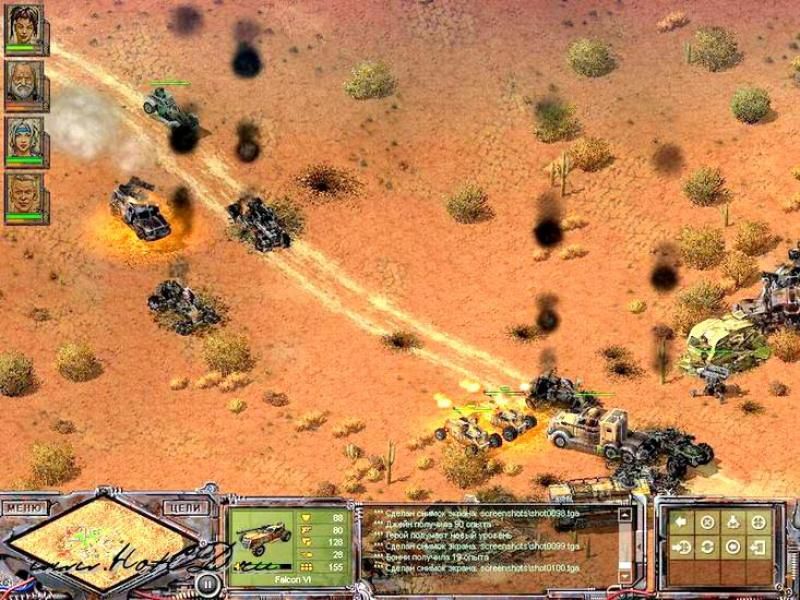Screen dimensions: 800x600
Task: Use the exit-door command icon
Action: pos(759,548)
